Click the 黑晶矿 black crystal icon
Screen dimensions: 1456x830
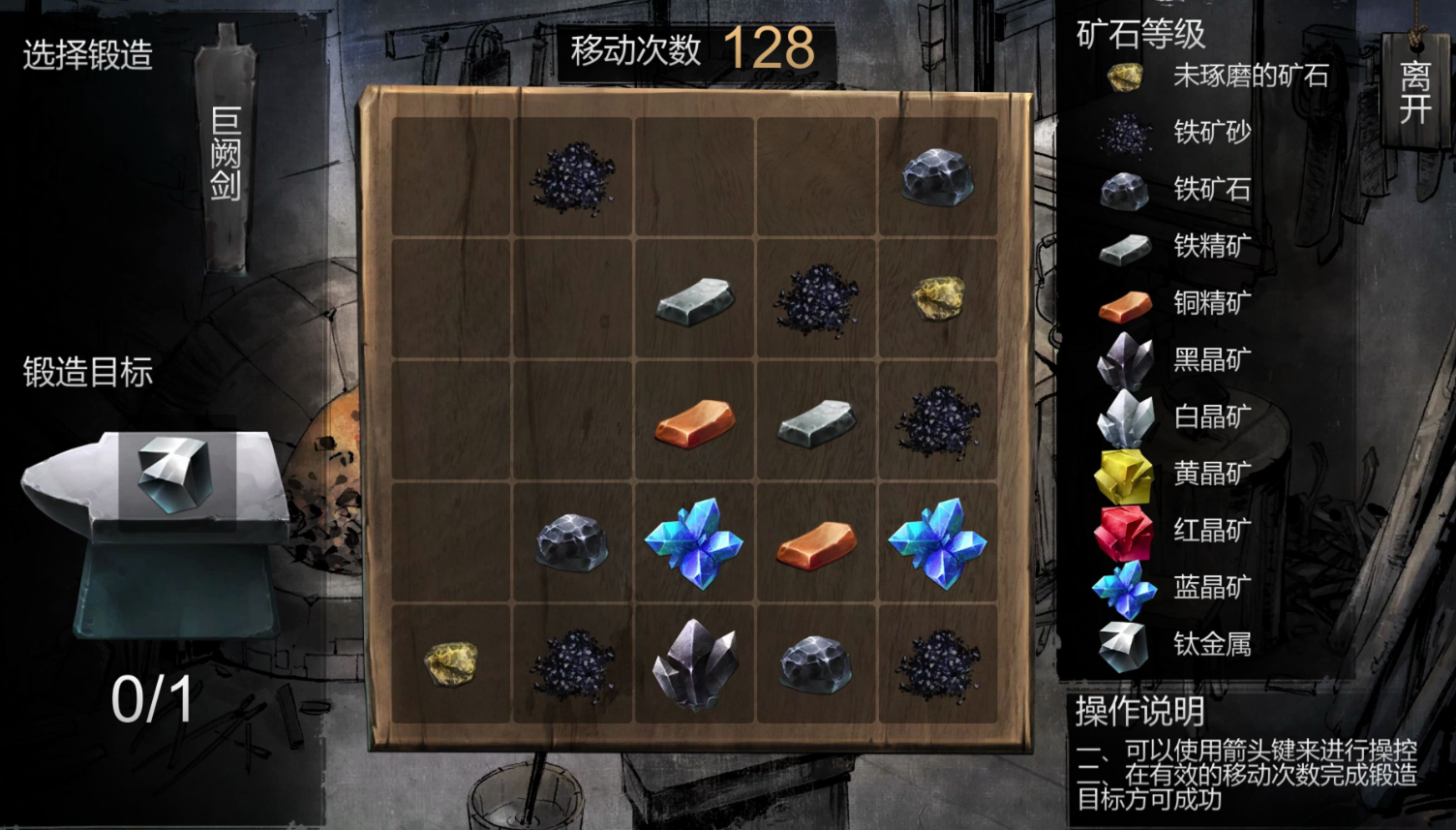(x=1123, y=360)
